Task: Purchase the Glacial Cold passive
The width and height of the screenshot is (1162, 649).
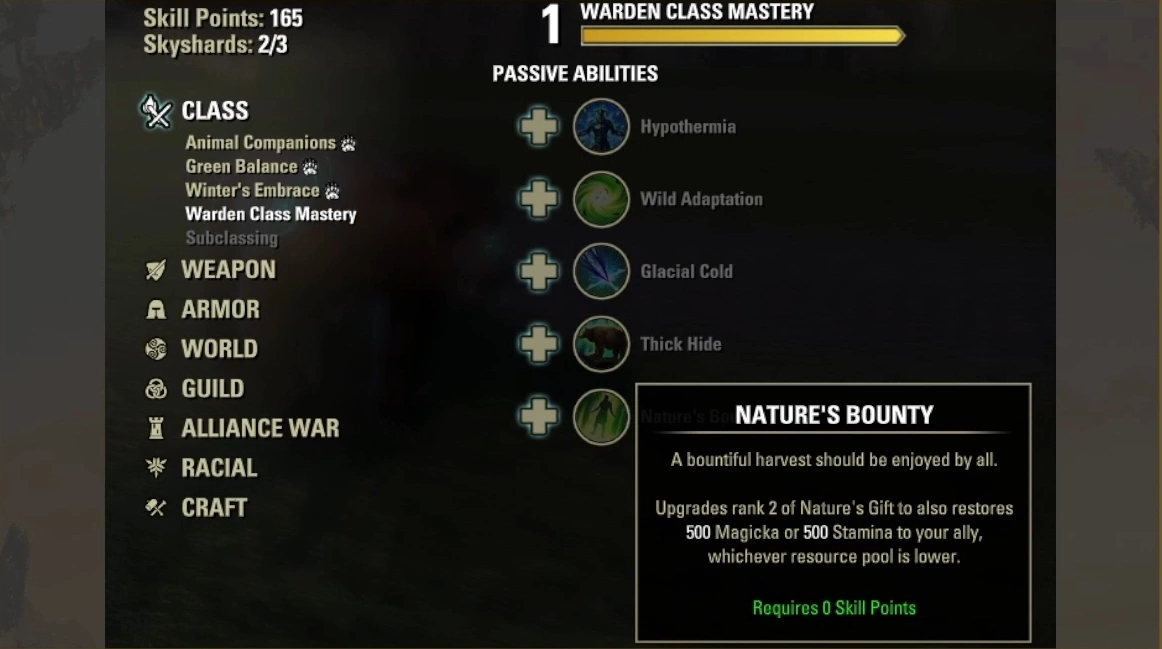Action: point(538,271)
